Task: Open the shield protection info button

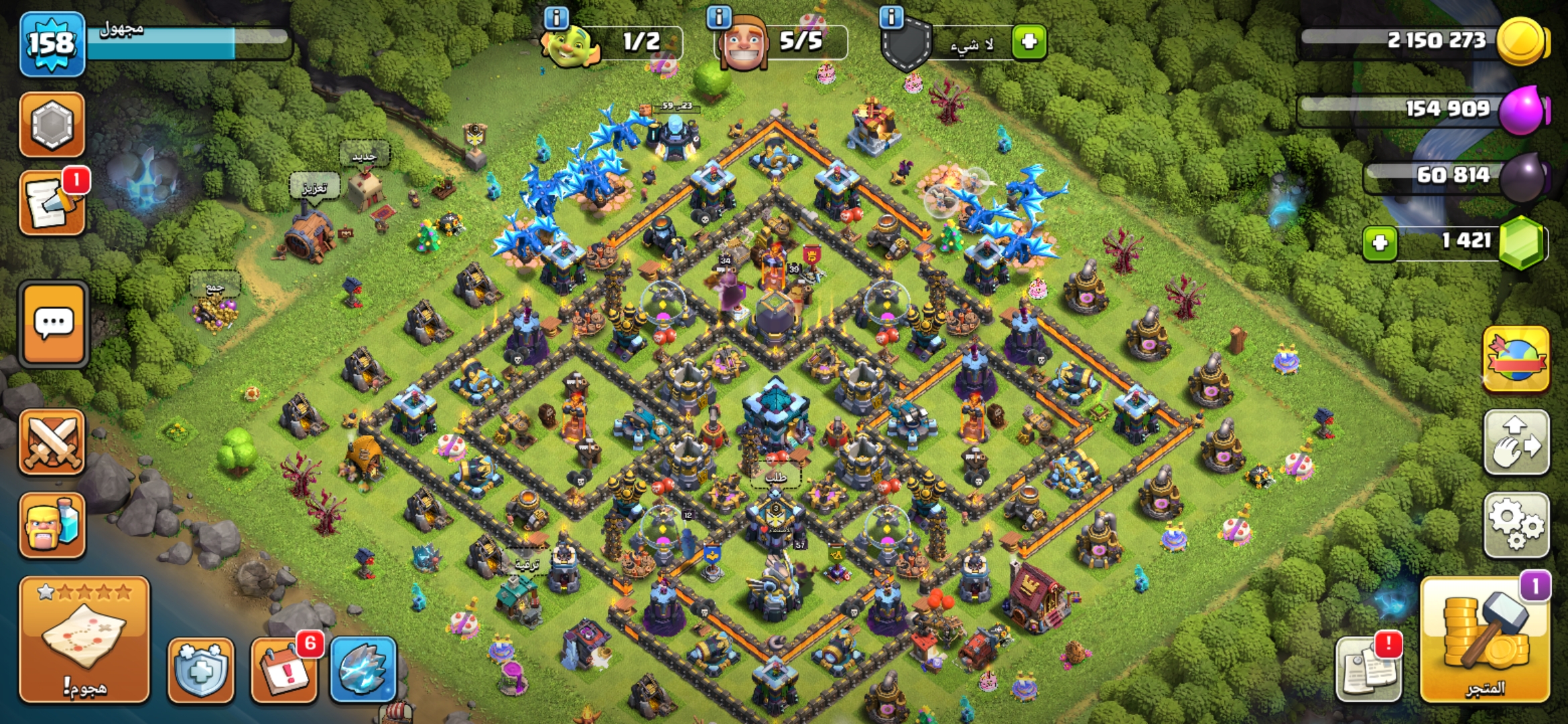Action: (201, 670)
